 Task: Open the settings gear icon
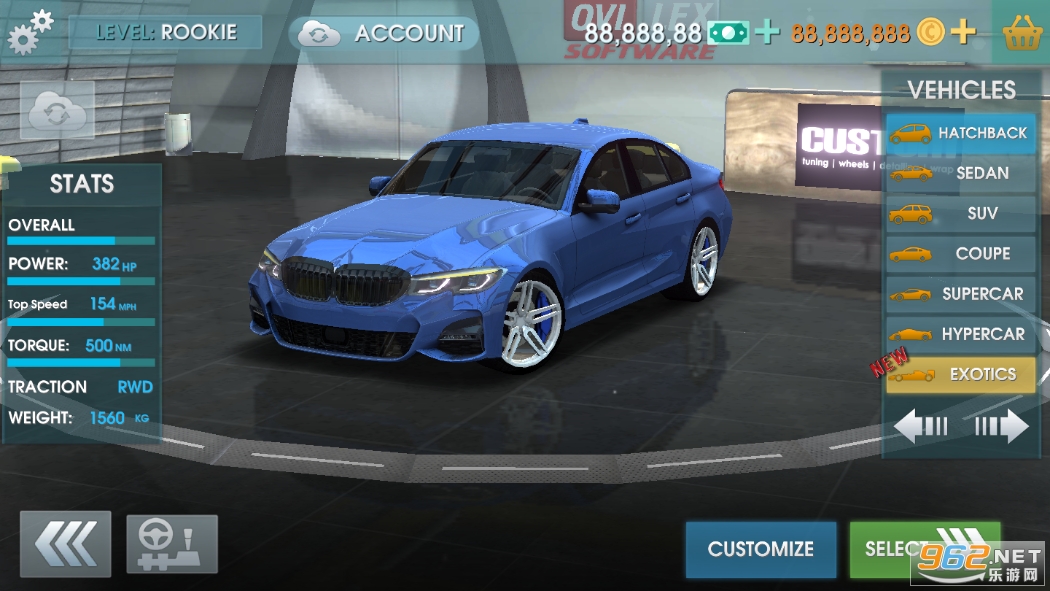pos(30,31)
